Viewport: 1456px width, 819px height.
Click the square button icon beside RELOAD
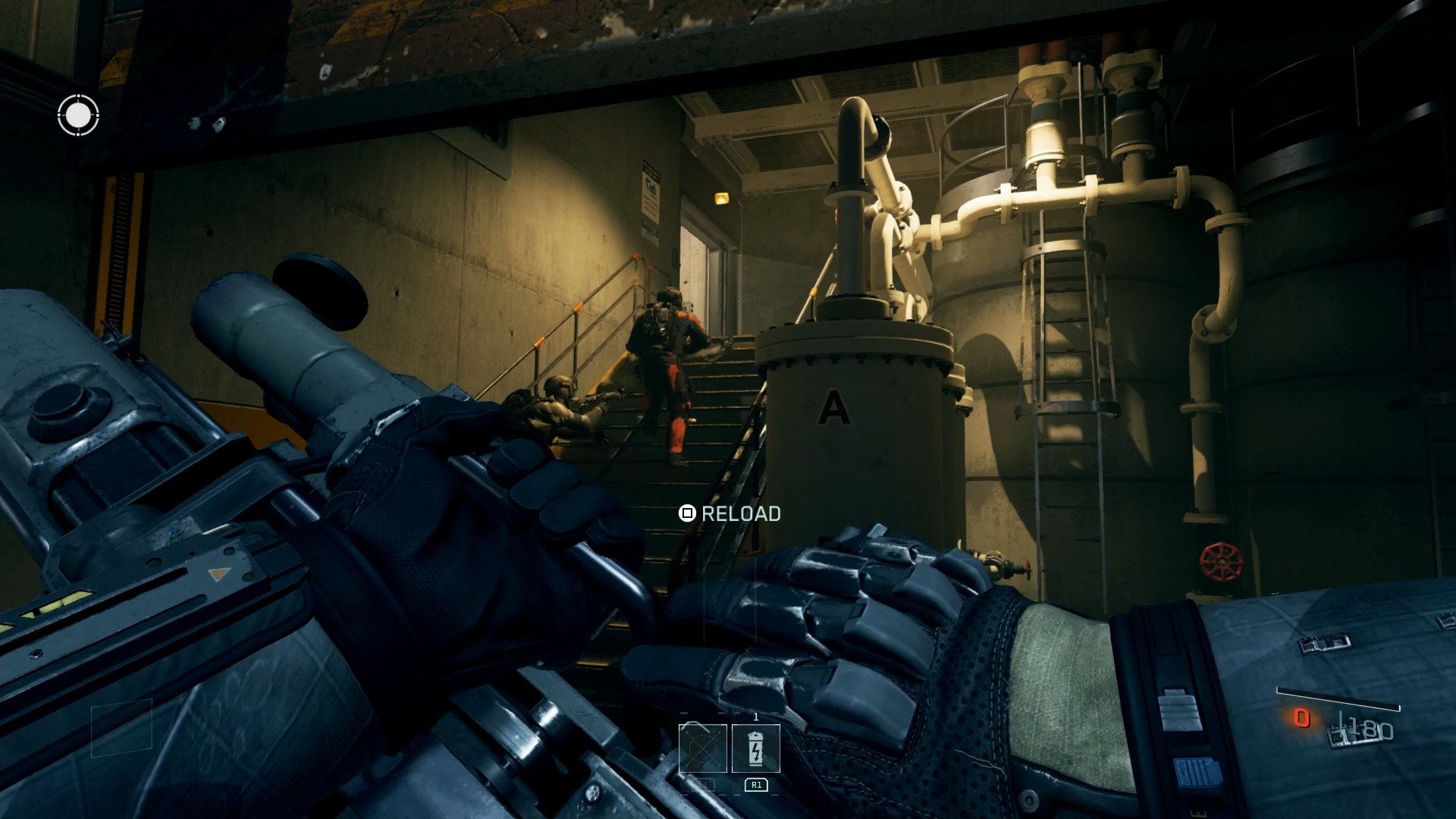(x=686, y=513)
